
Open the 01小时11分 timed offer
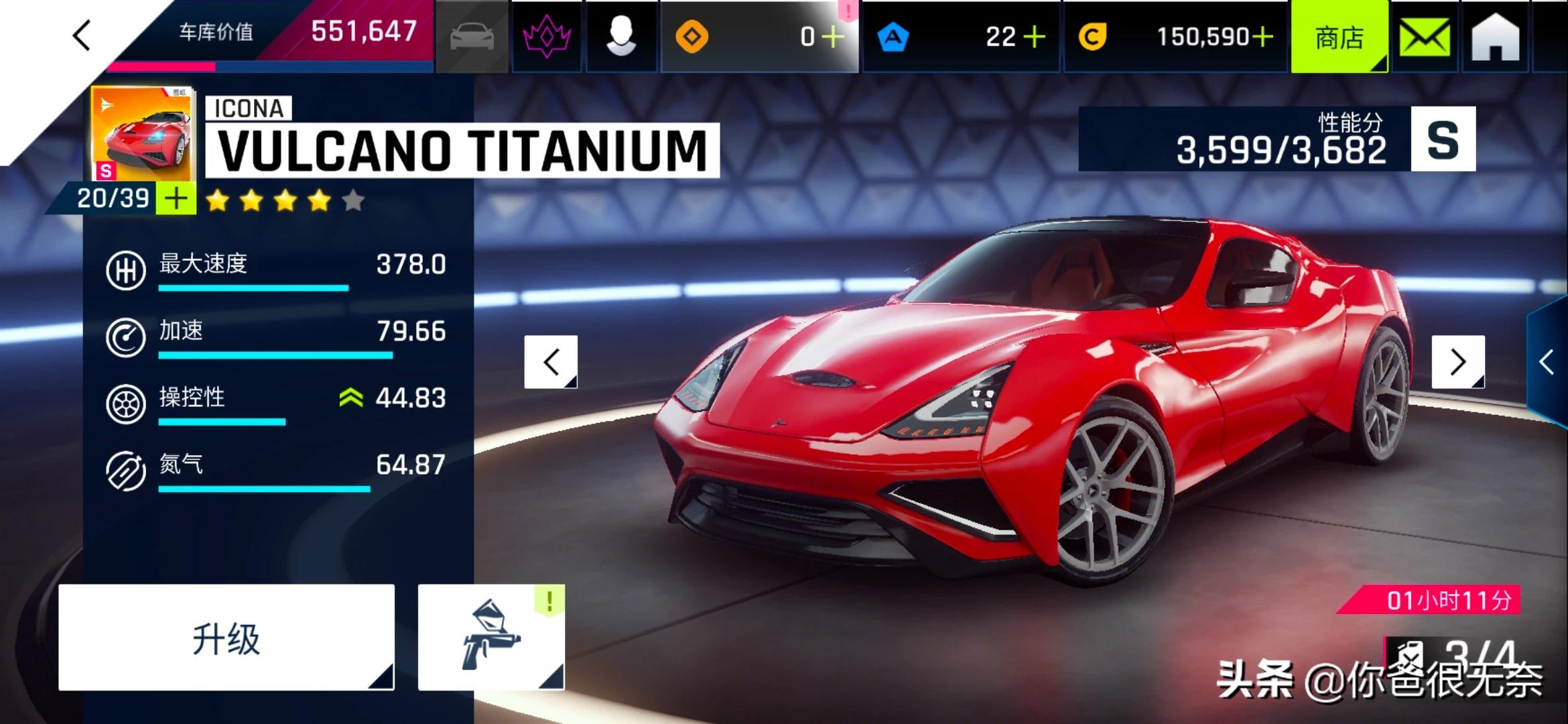pos(1447,600)
